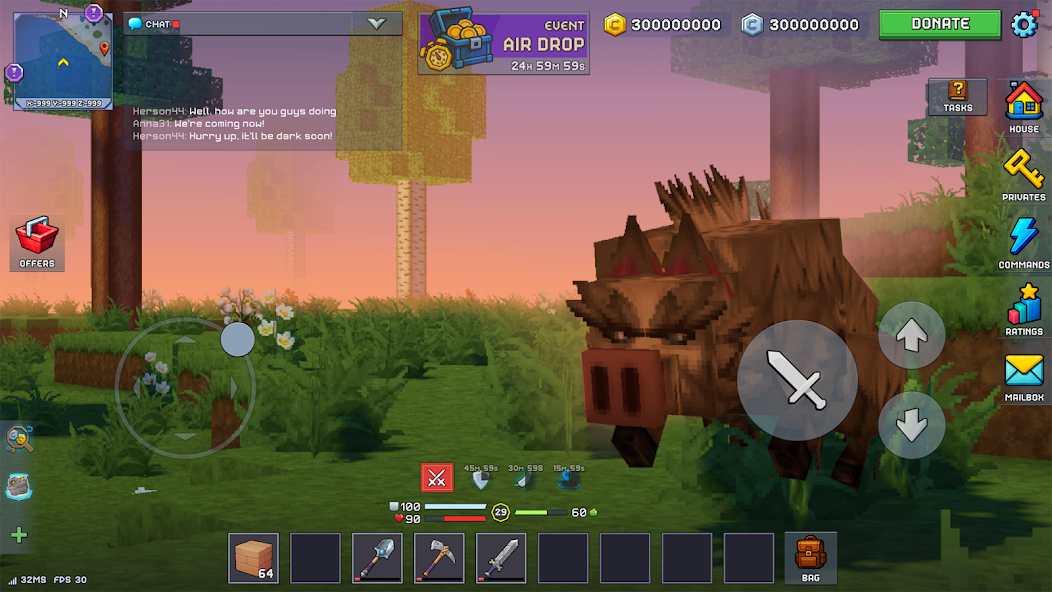
Task: Open the Tasks panel
Action: 957,96
